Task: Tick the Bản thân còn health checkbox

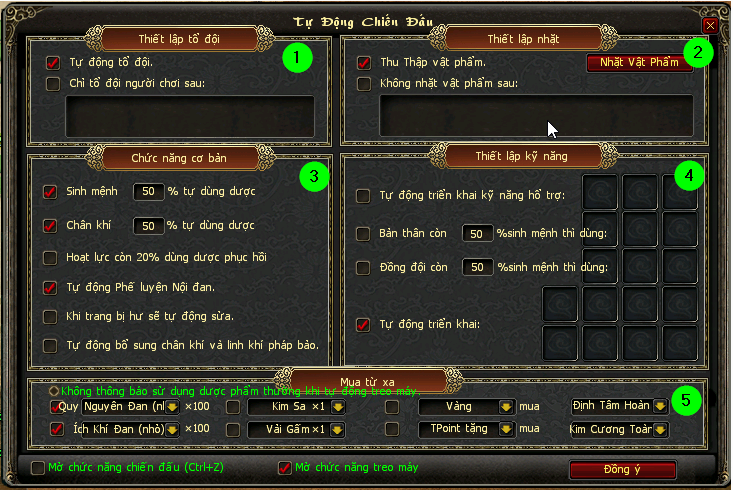Action: [x=364, y=233]
